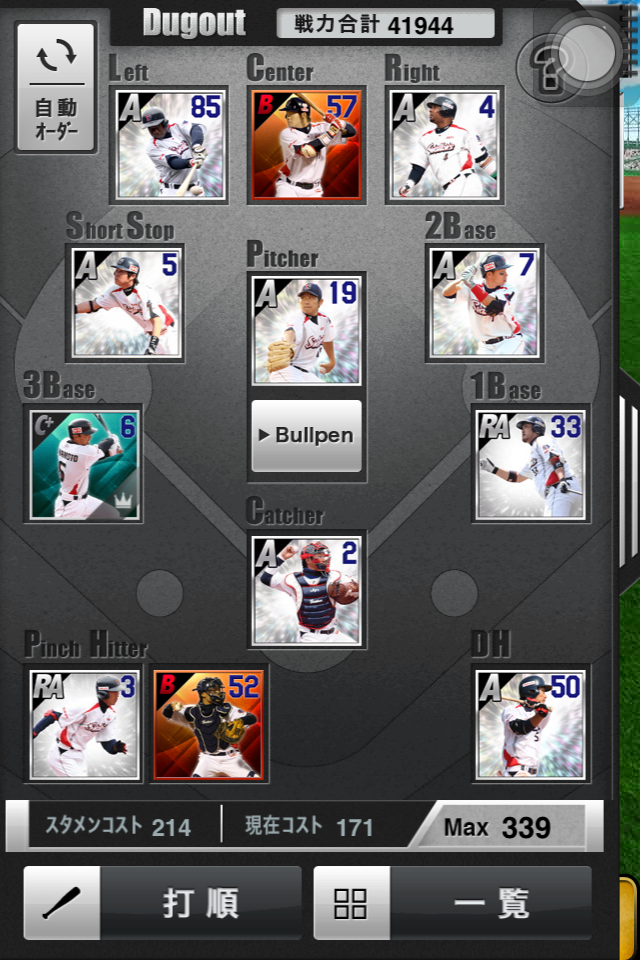Select the Catcher card number 2

pos(306,590)
